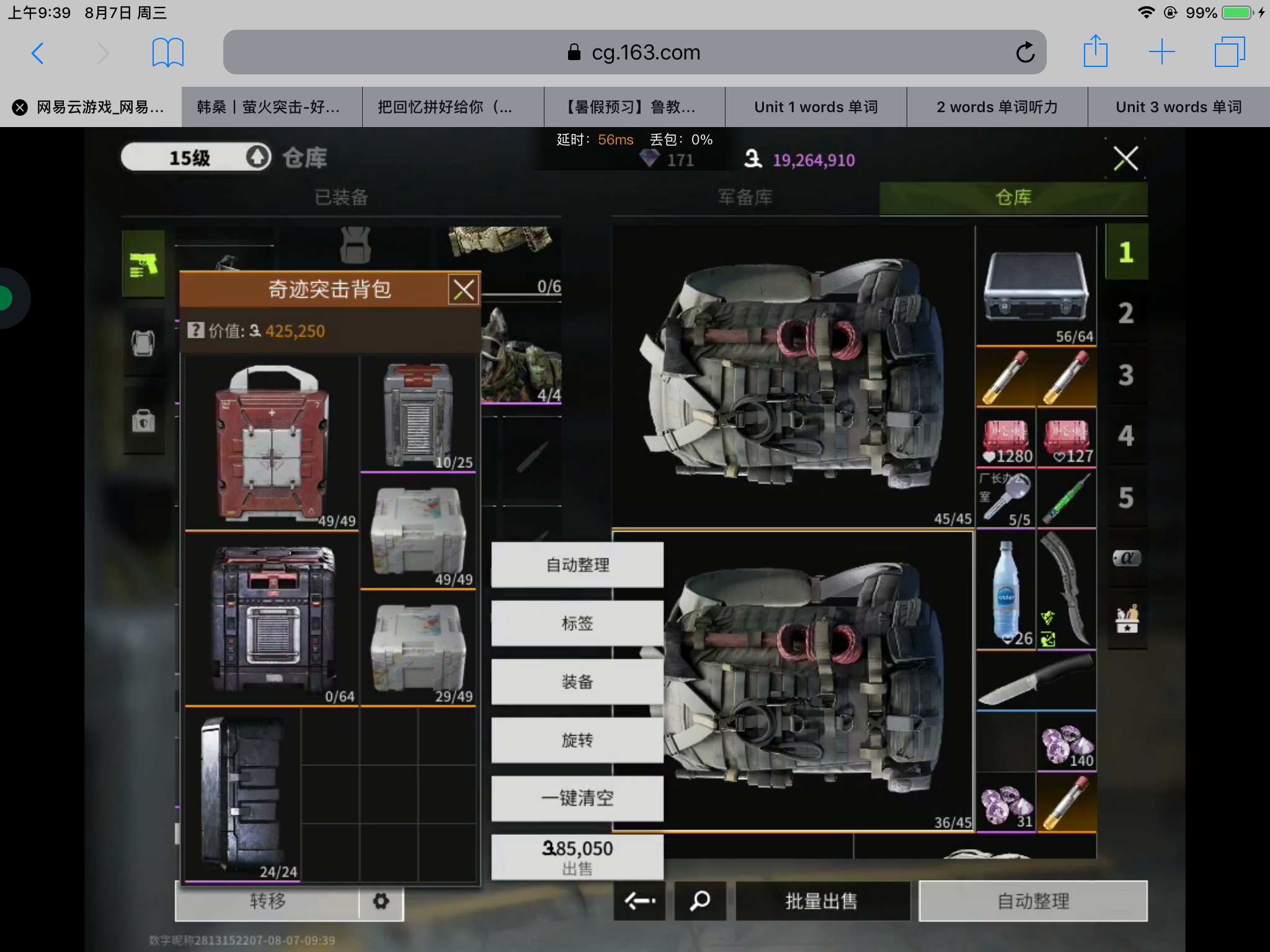Select the silver briefcase 56/64
The width and height of the screenshot is (1270, 952).
[1036, 286]
